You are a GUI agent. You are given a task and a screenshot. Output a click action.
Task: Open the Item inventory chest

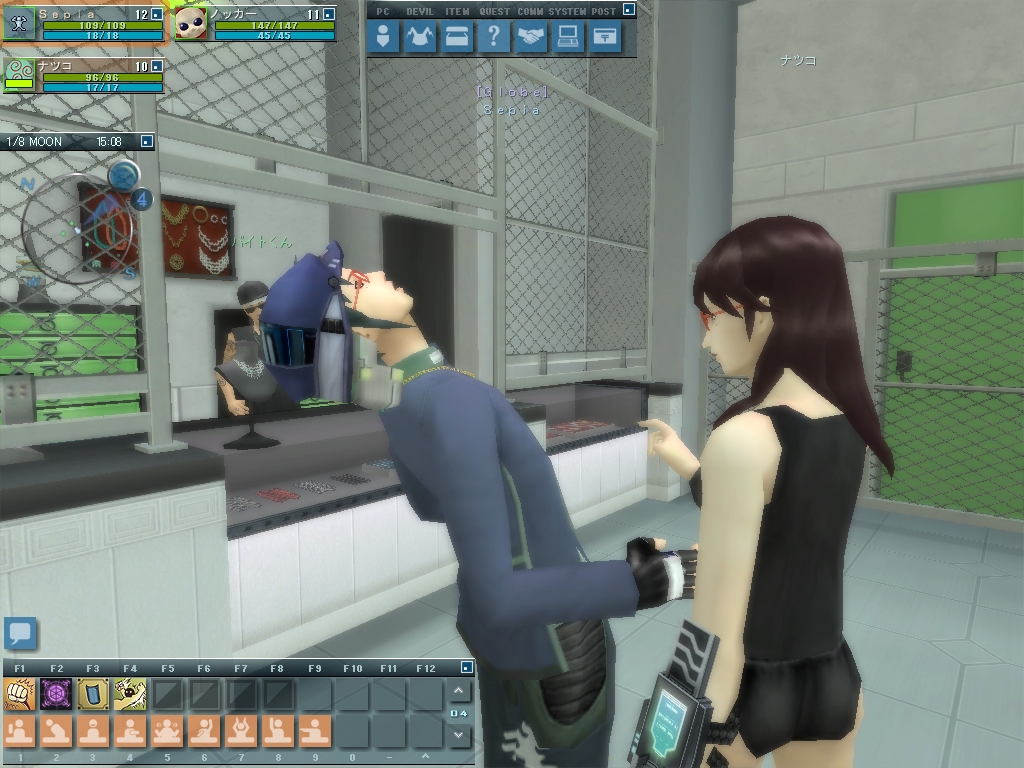[457, 38]
